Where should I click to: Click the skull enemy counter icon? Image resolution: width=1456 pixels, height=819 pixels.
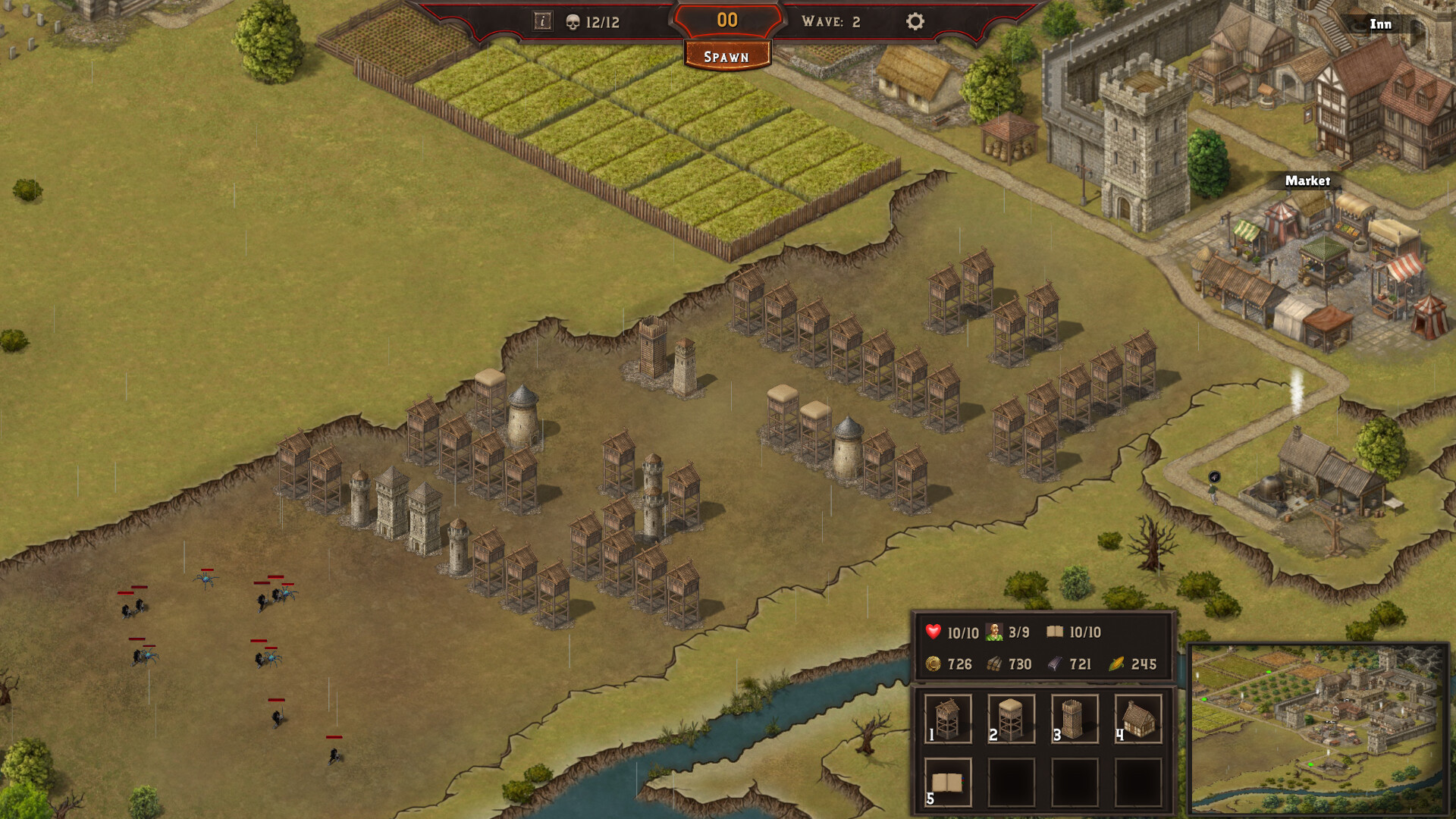pos(573,22)
